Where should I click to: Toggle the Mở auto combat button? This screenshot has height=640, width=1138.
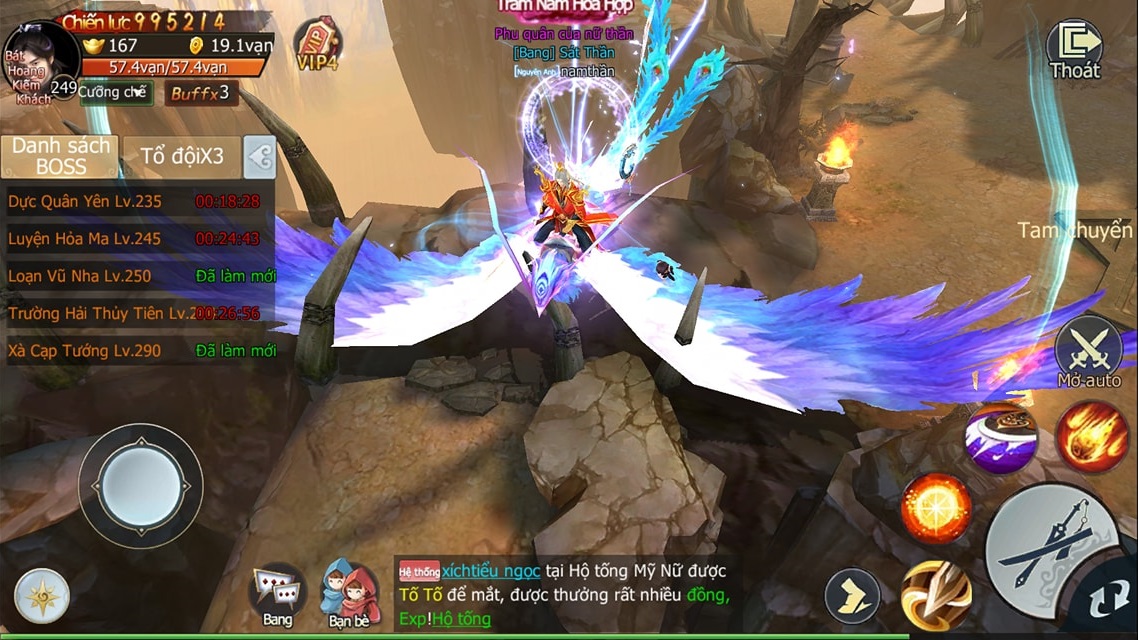coord(1089,351)
